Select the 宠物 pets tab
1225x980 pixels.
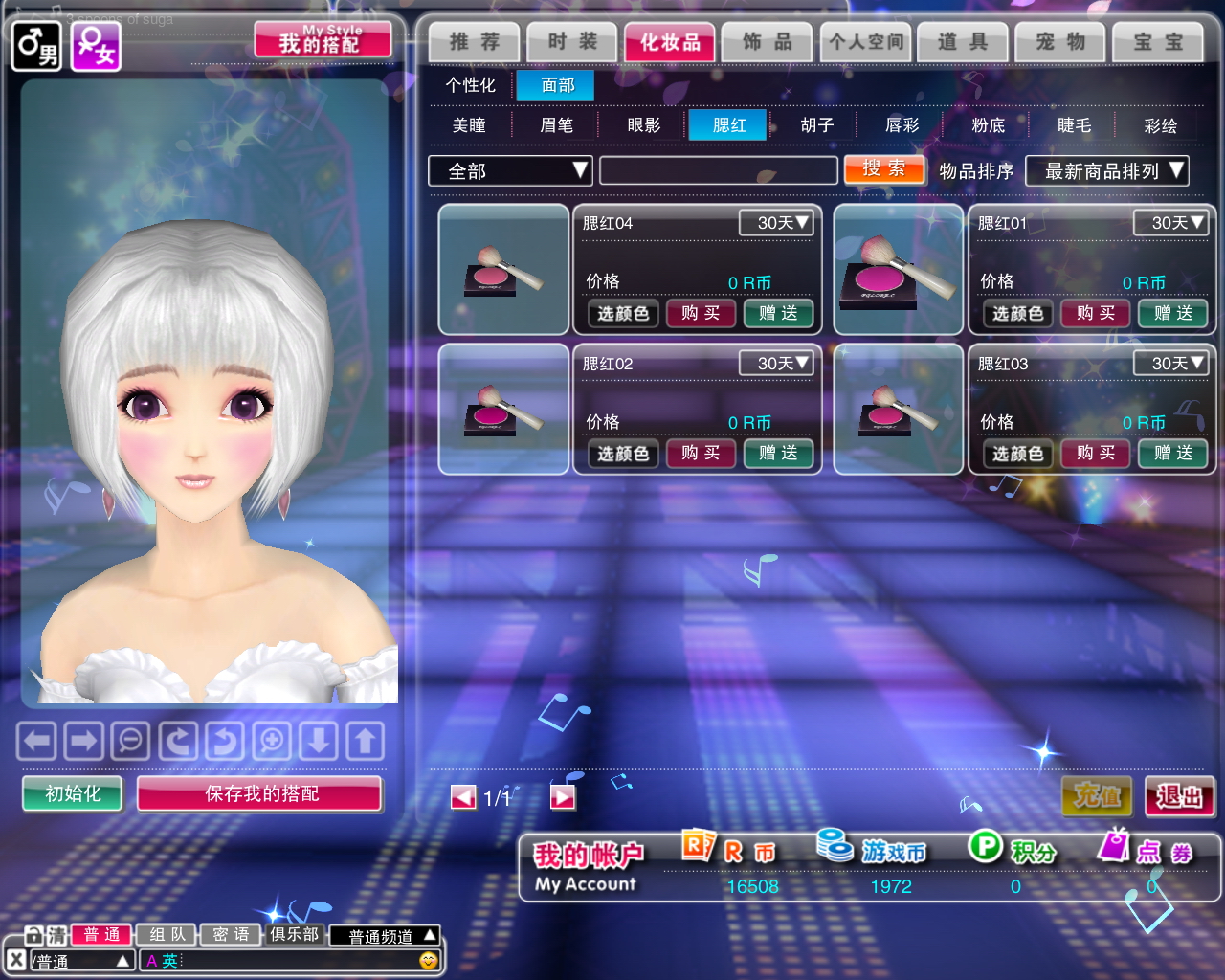(1059, 42)
